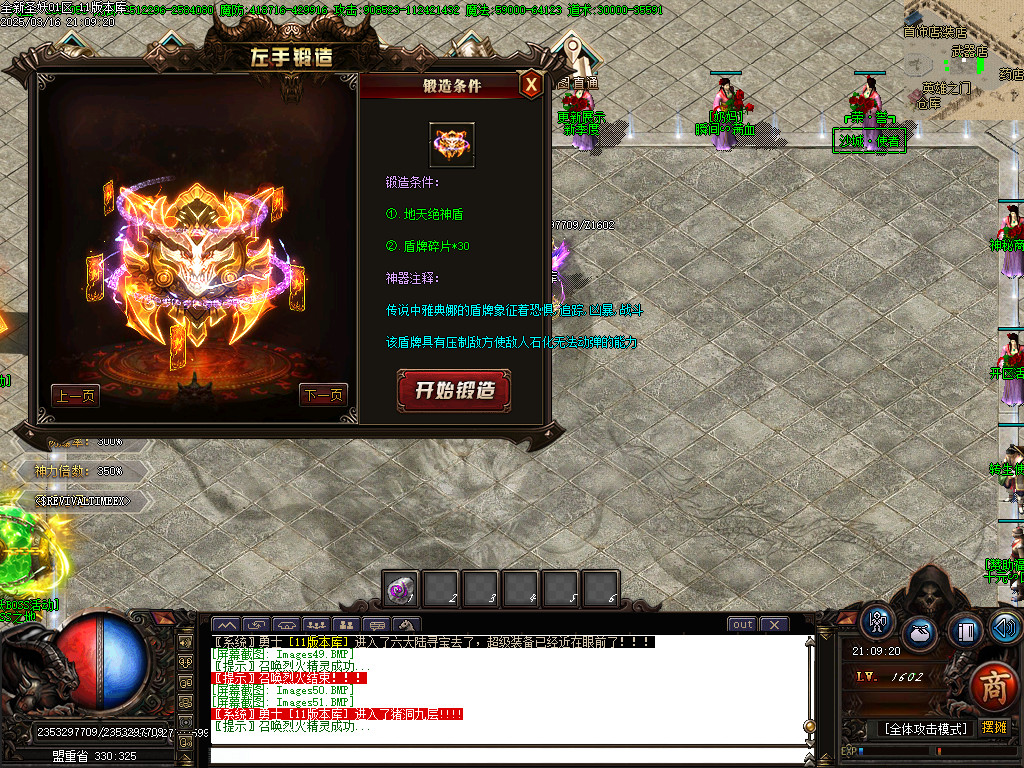
Task: Click the 'out' button above the chat
Action: [x=742, y=625]
